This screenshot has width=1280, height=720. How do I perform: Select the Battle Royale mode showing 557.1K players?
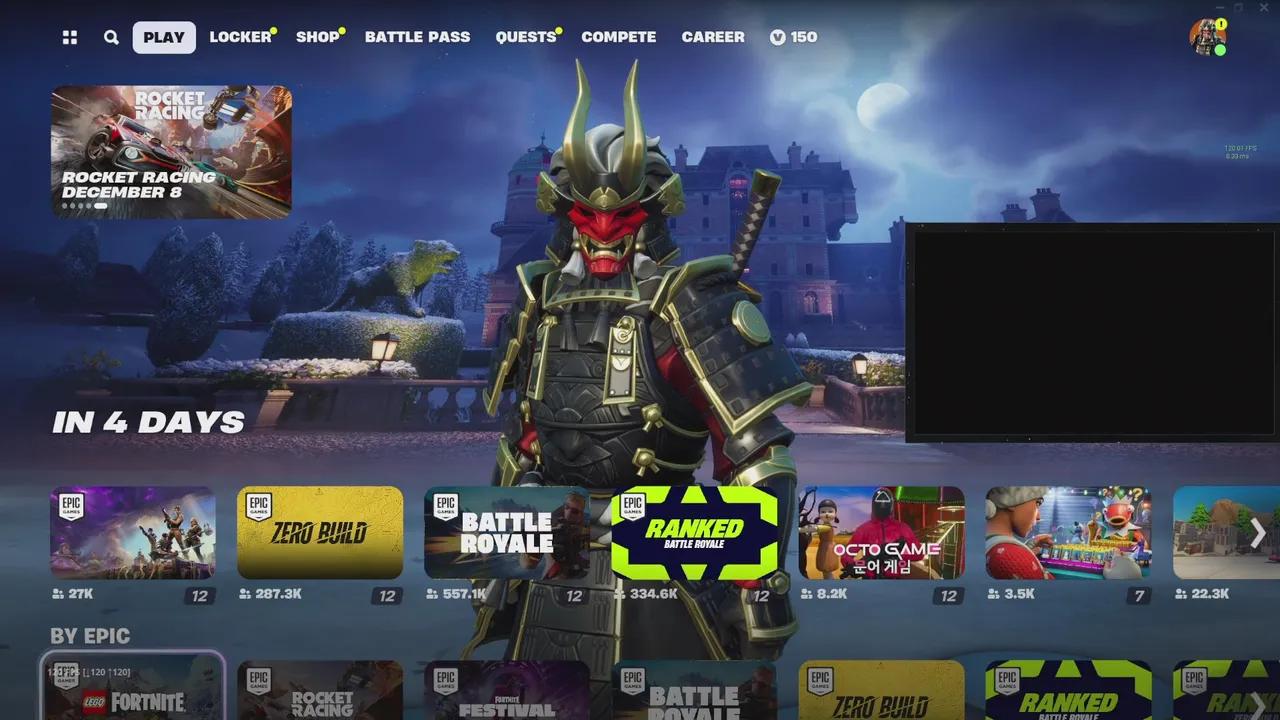click(507, 532)
